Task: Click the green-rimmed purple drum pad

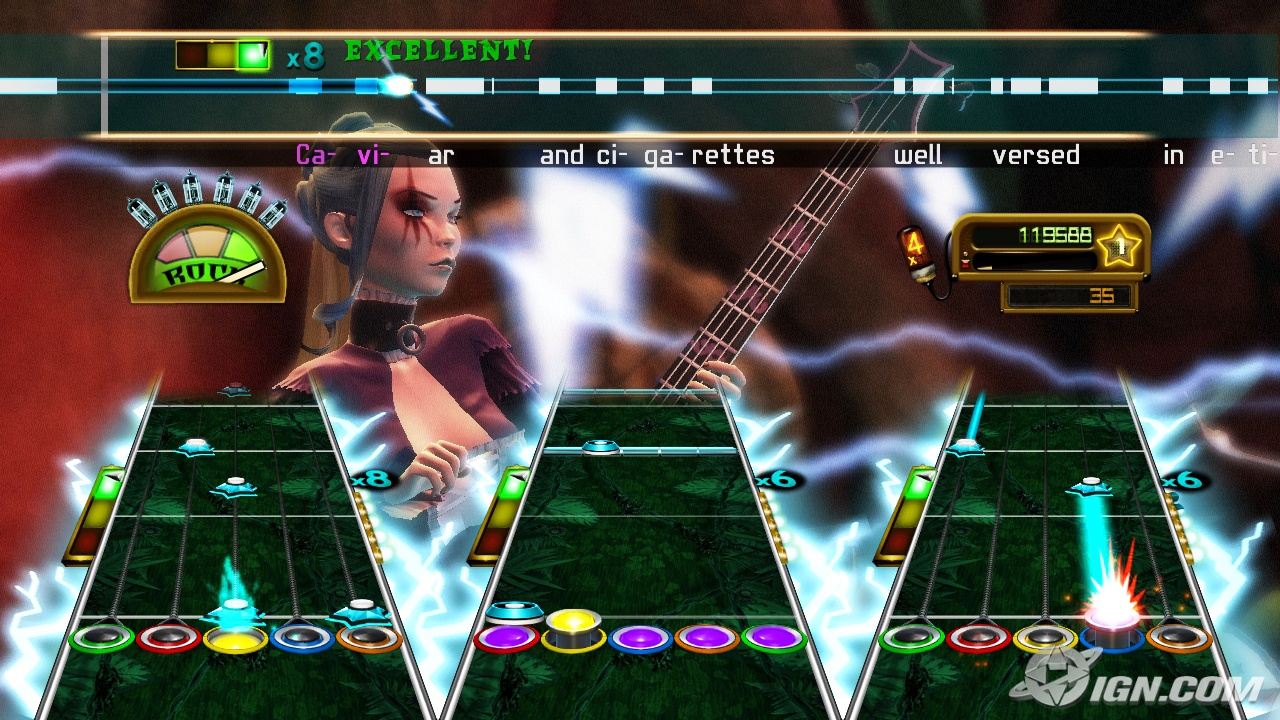Action: [773, 638]
